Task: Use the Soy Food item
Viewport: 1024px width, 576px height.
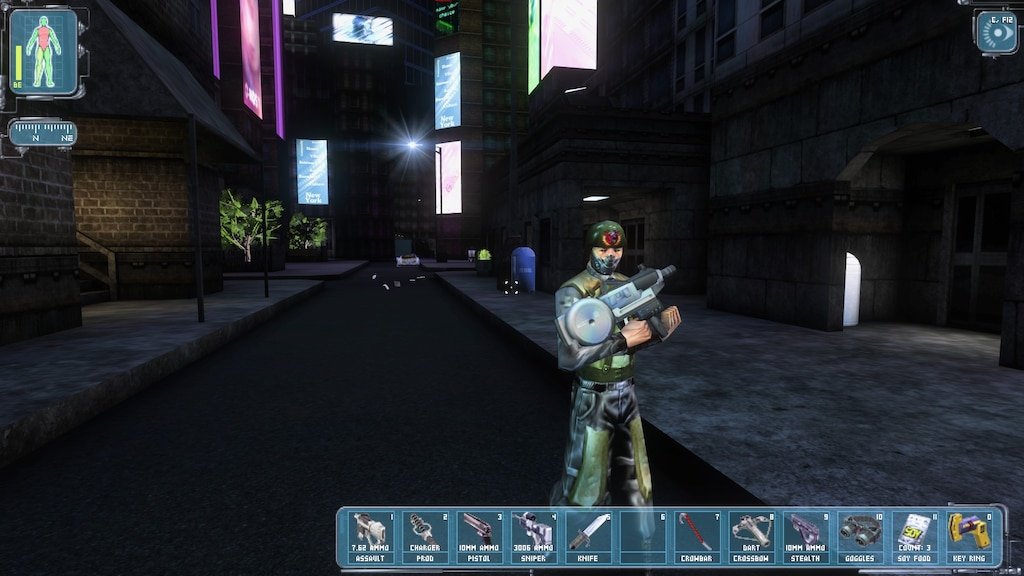Action: 912,537
